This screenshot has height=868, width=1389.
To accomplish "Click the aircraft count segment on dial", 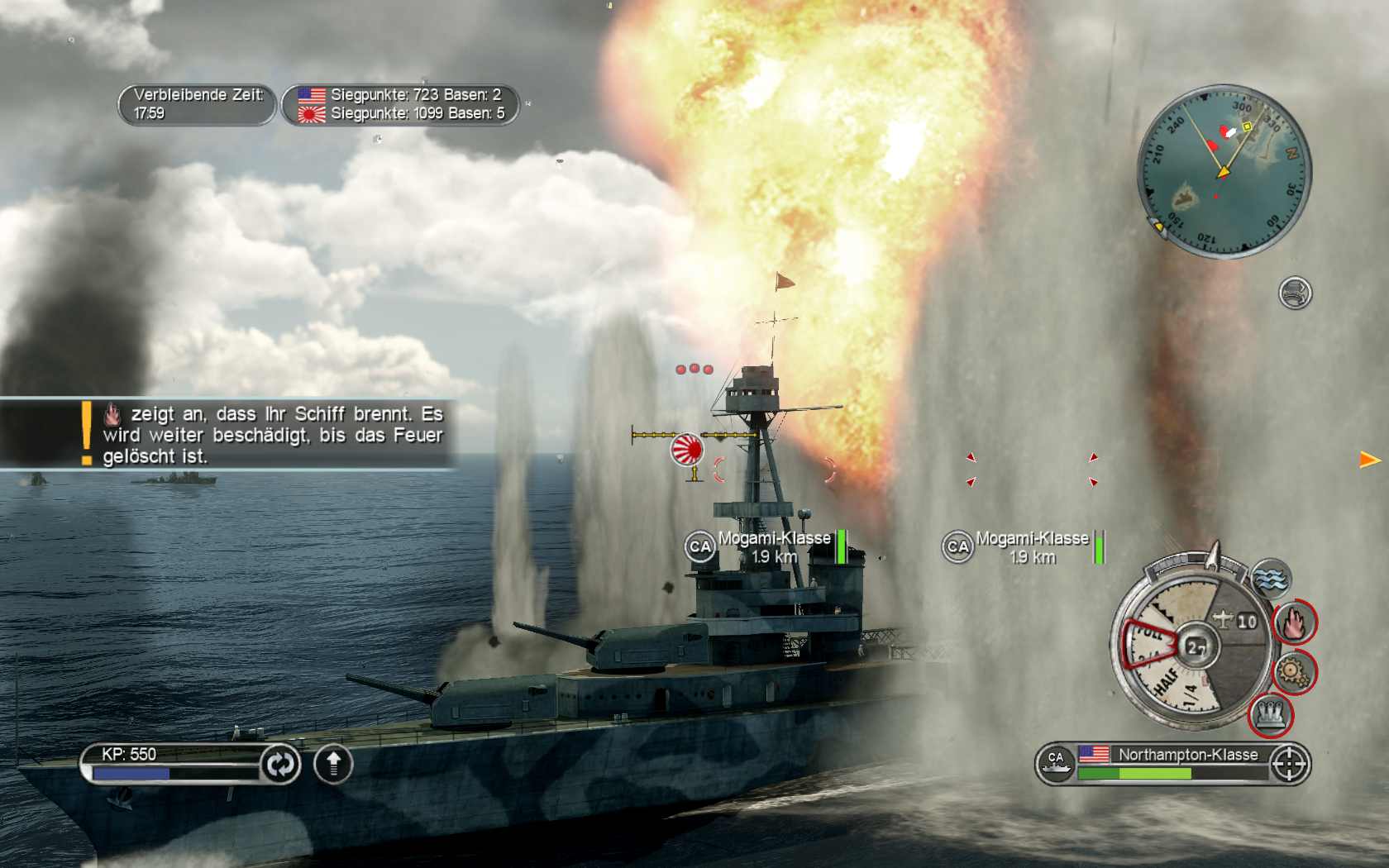I will pos(1236,620).
